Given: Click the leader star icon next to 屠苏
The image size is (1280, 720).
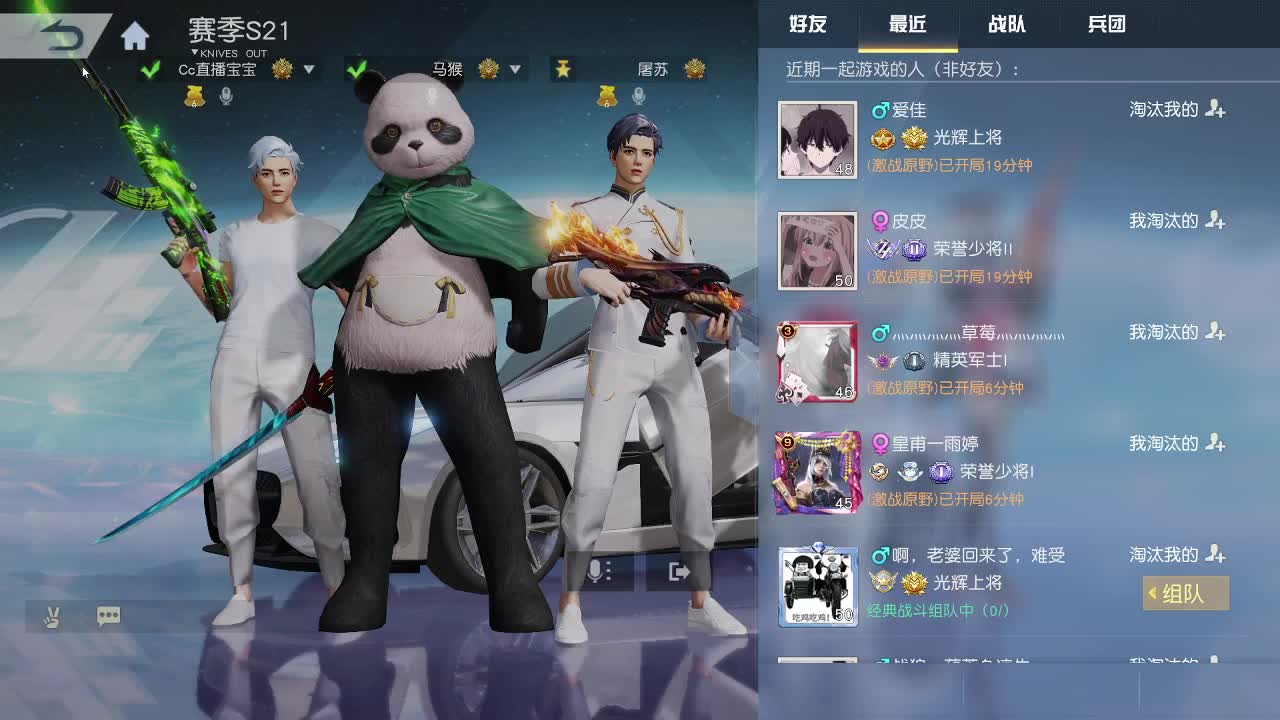Looking at the screenshot, I should pos(564,69).
